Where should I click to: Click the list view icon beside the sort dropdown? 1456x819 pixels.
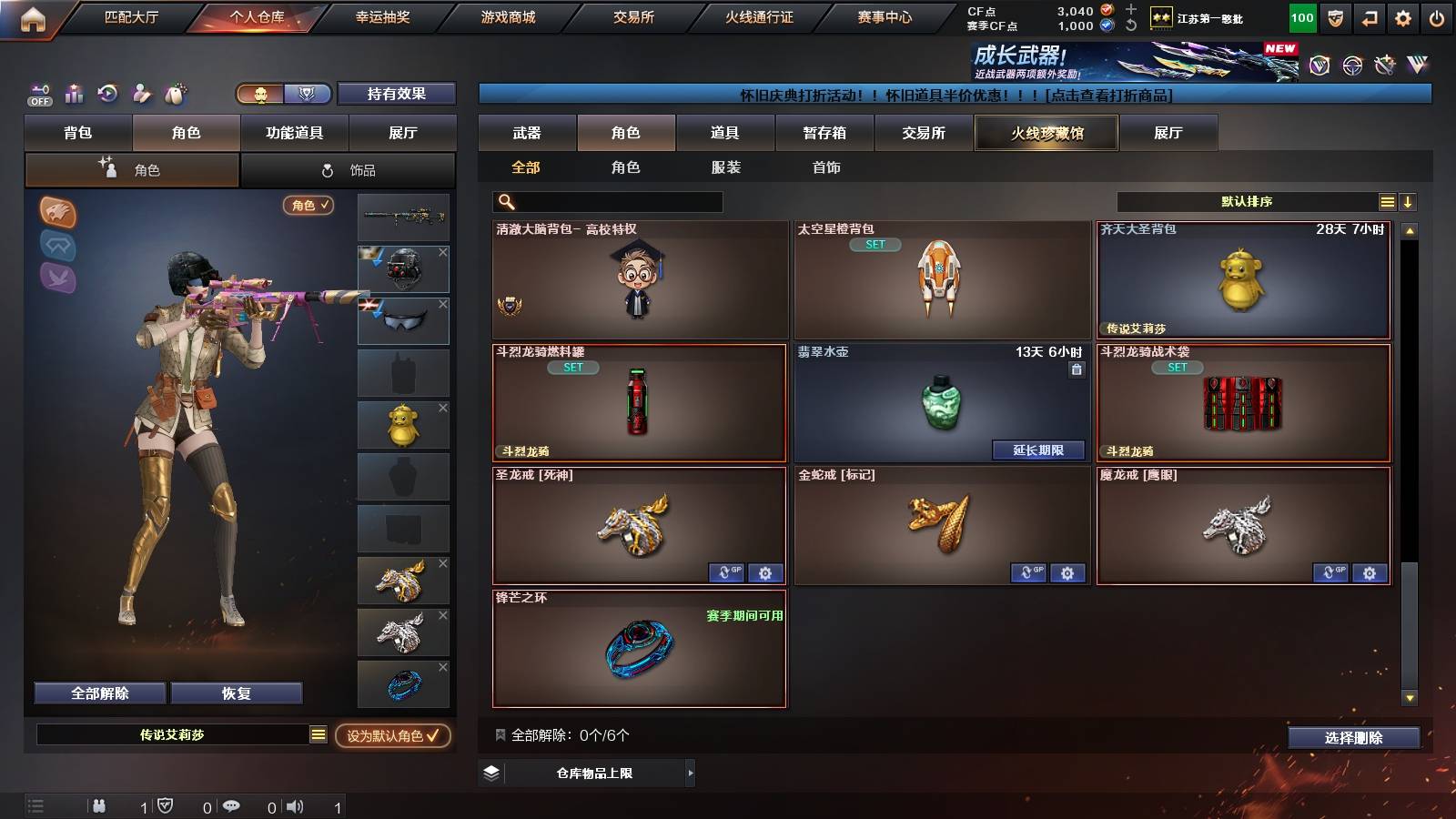pyautogui.click(x=1387, y=200)
